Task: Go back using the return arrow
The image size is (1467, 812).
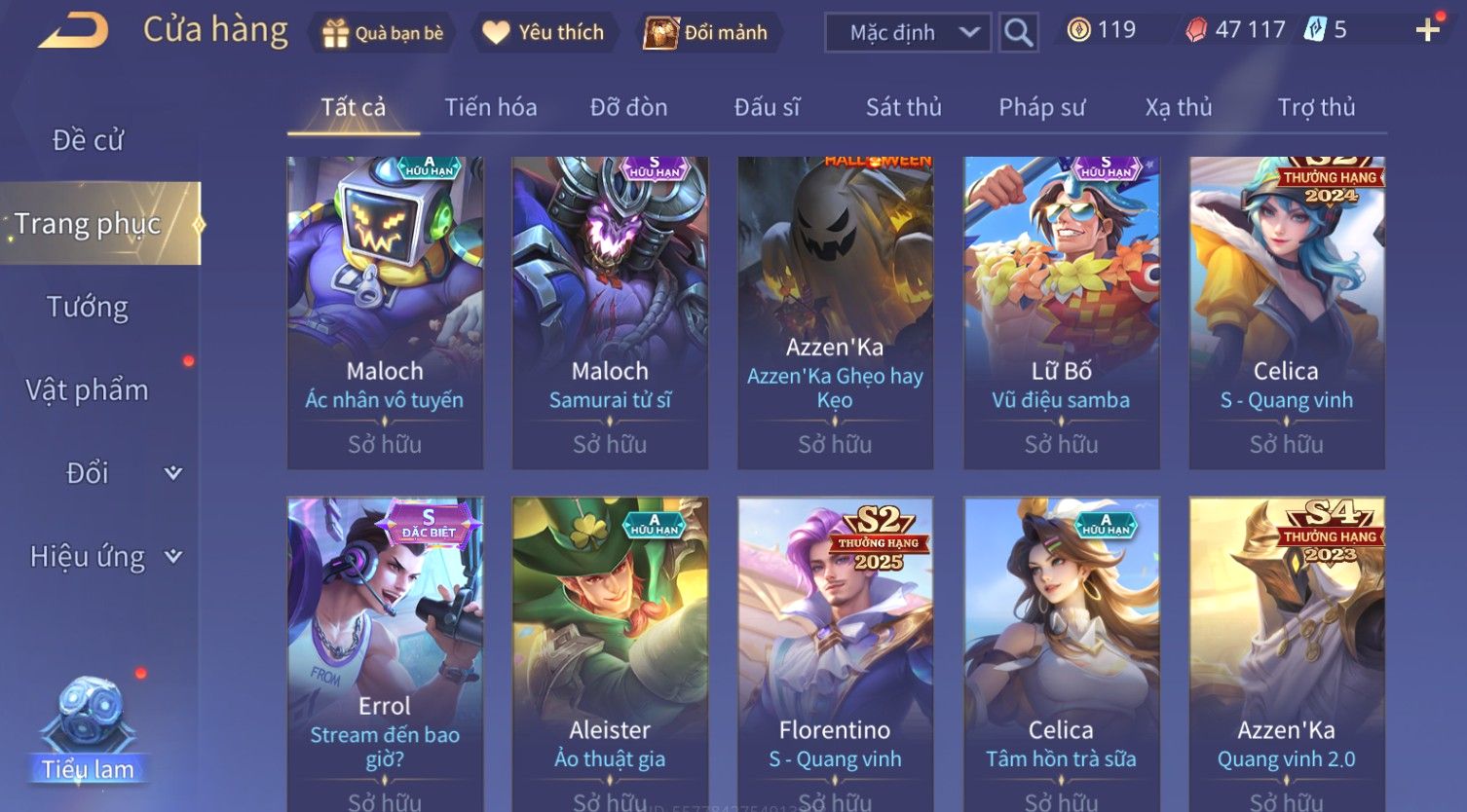Action: coord(73,31)
